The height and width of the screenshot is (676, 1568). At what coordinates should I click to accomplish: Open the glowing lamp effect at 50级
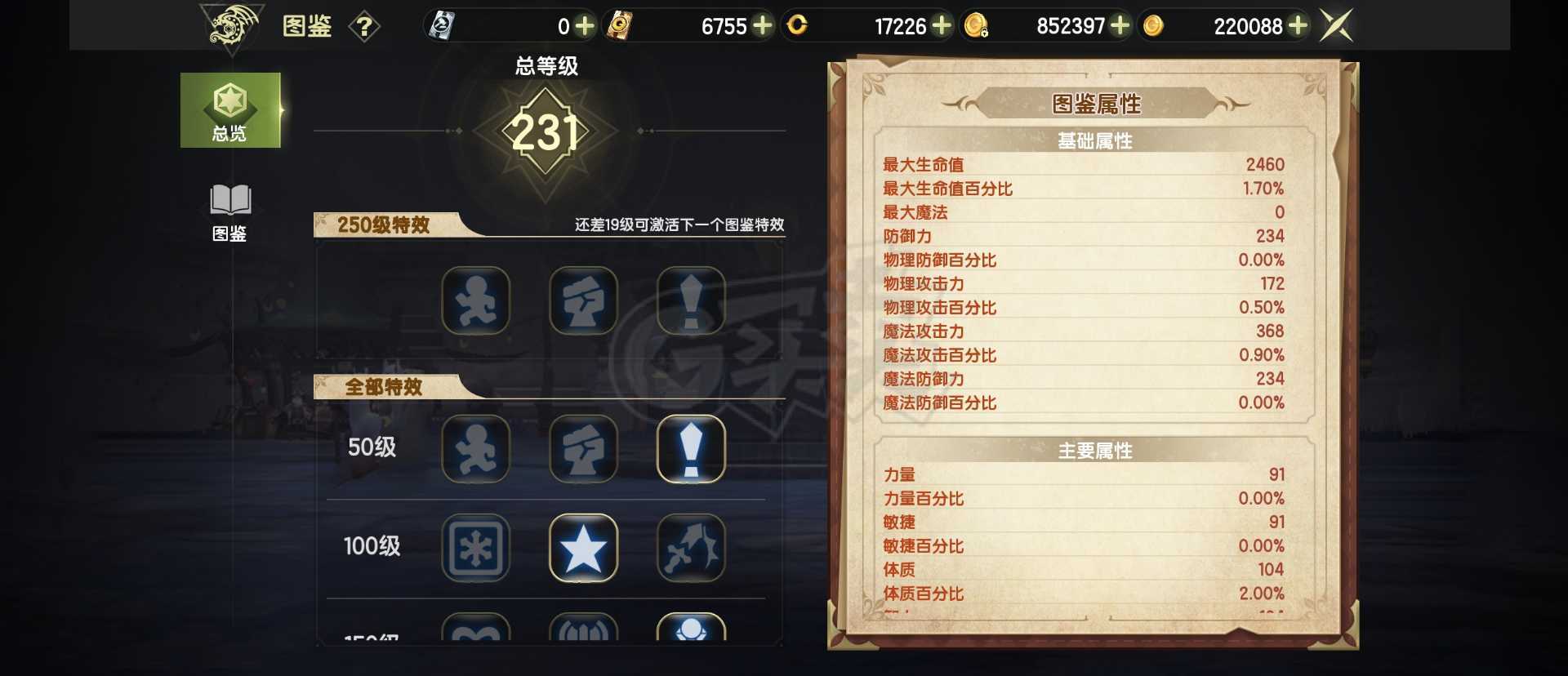pos(691,449)
